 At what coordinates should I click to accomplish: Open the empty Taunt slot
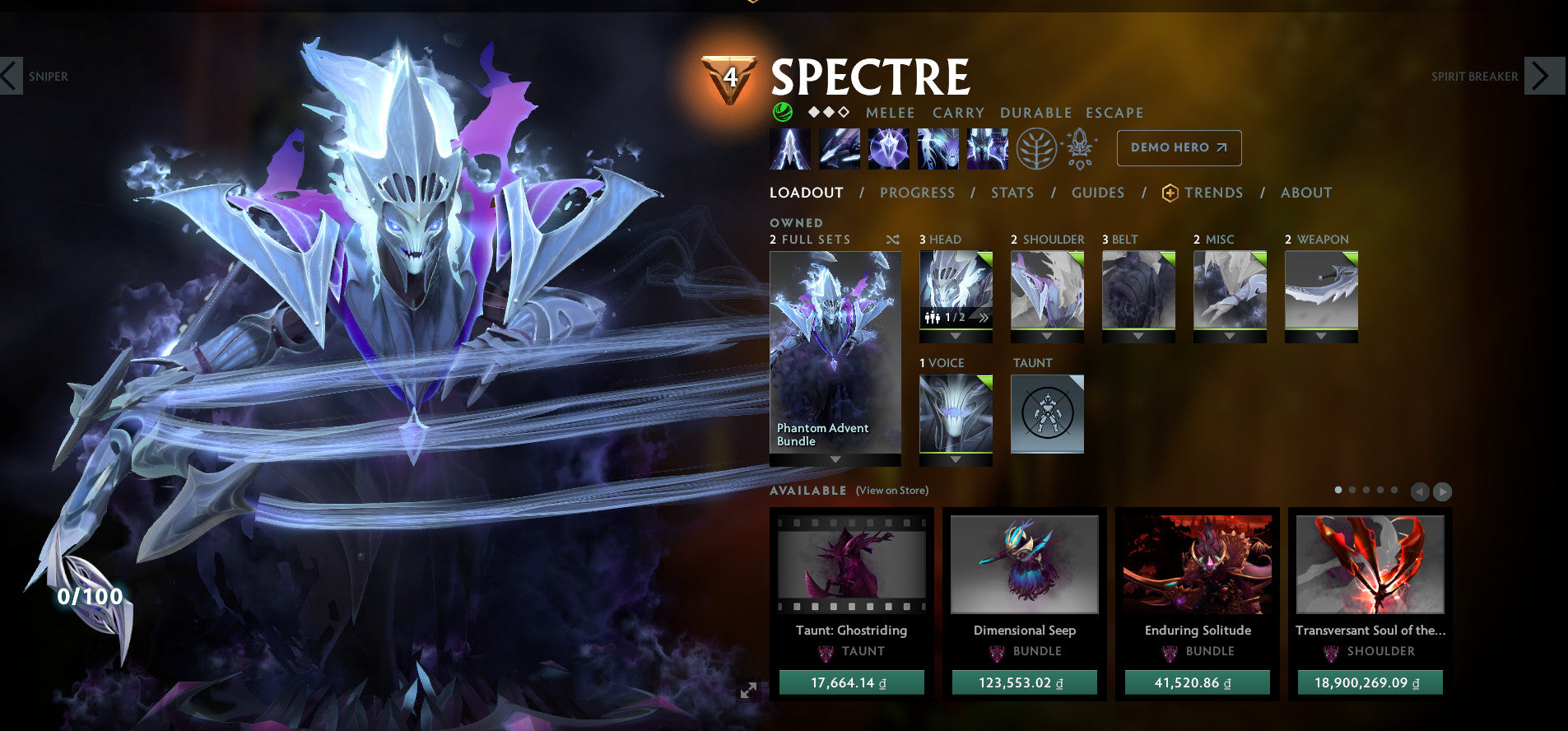[x=1047, y=414]
